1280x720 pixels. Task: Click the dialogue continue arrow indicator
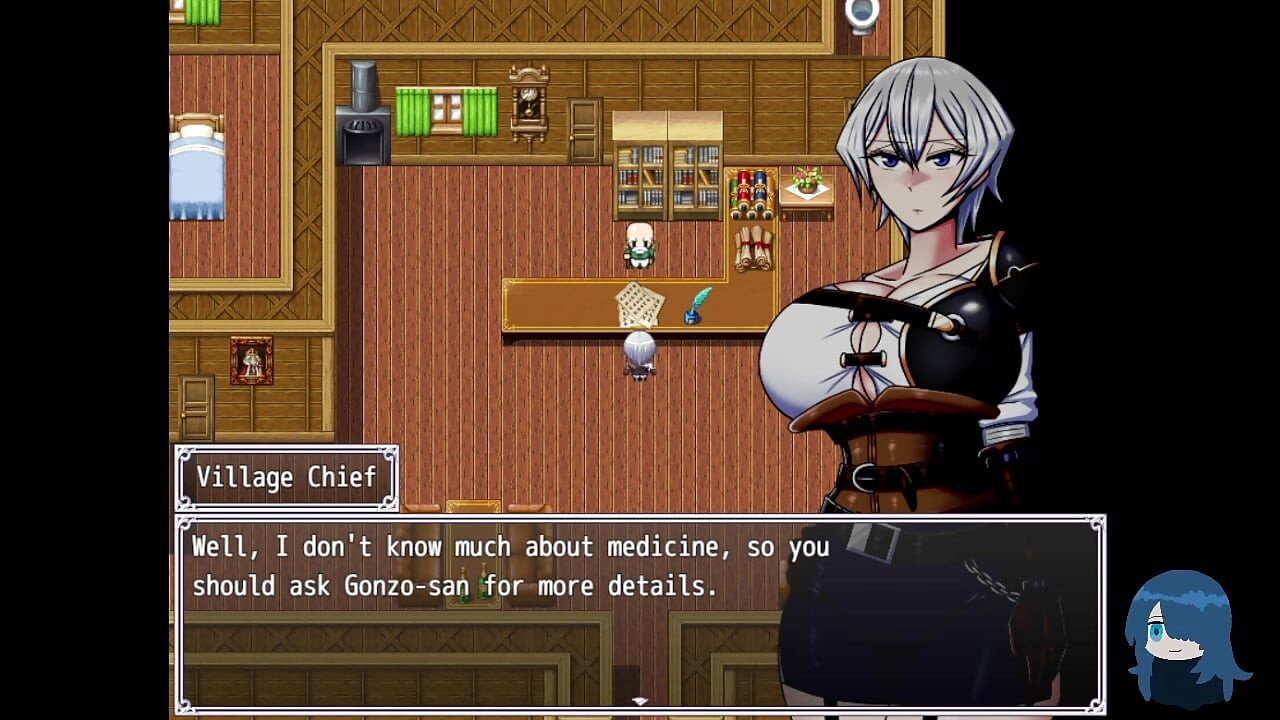pyautogui.click(x=640, y=702)
